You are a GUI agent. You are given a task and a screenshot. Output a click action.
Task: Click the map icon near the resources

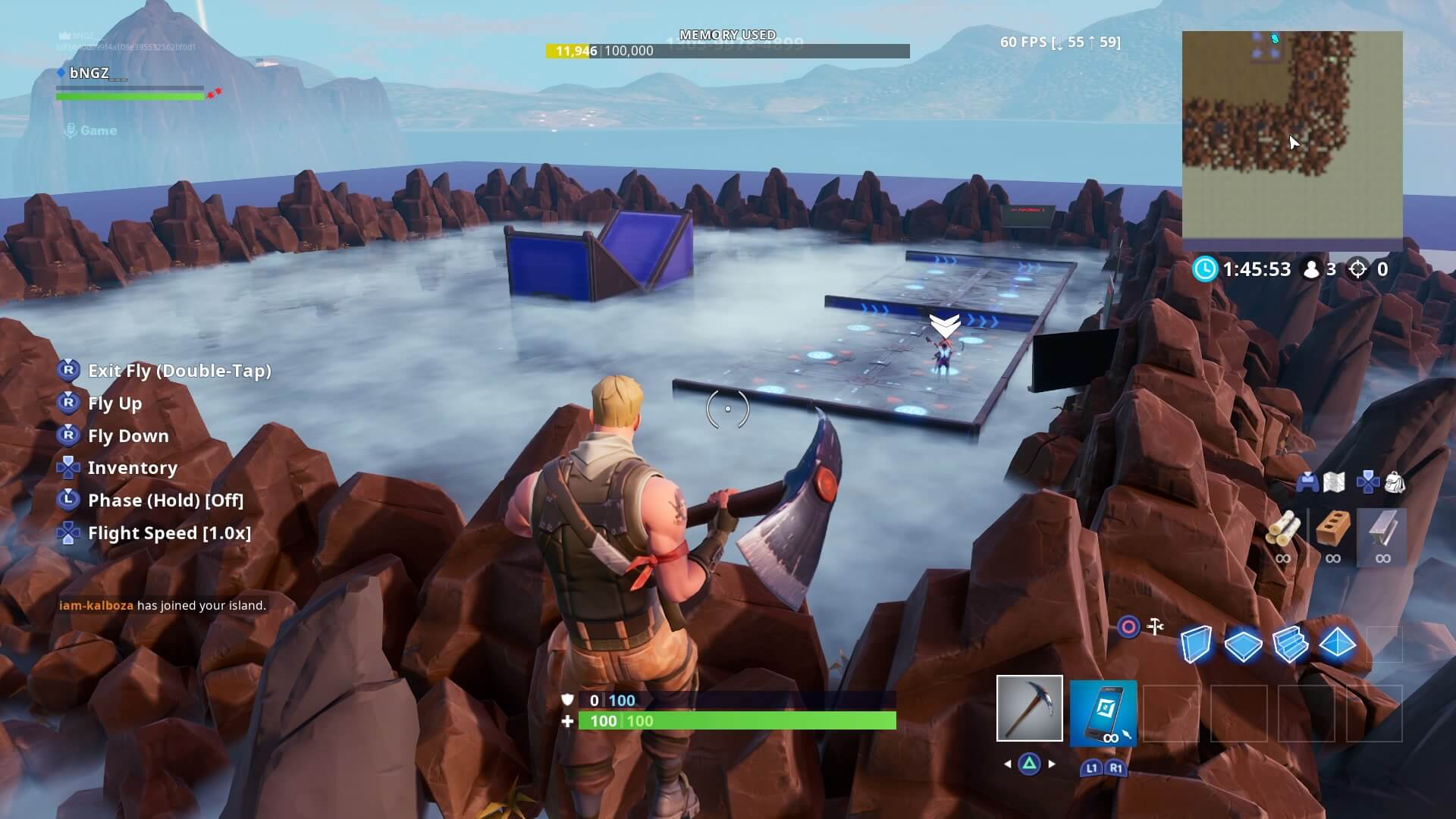1334,482
